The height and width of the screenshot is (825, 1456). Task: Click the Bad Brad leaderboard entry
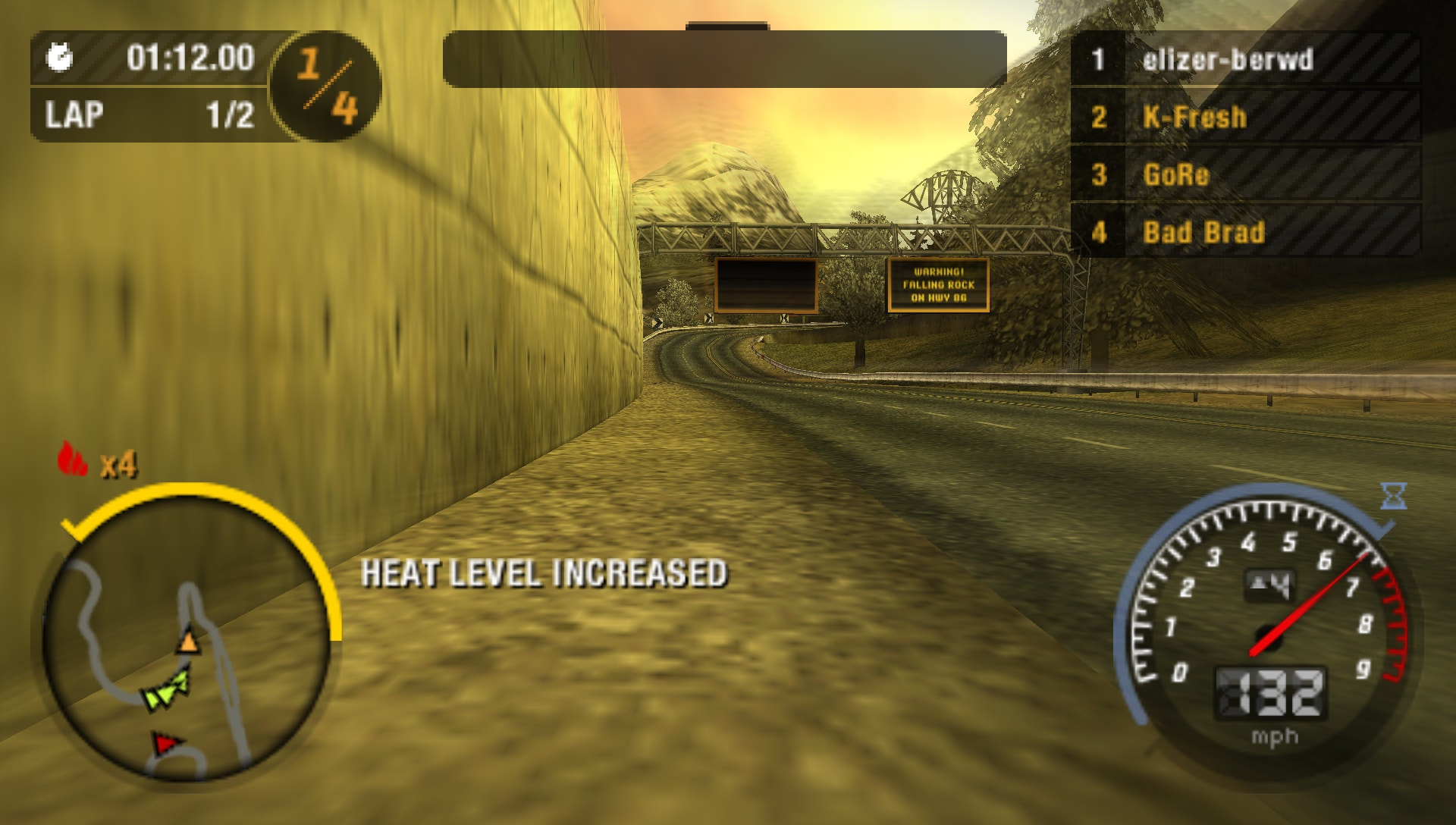click(1203, 230)
